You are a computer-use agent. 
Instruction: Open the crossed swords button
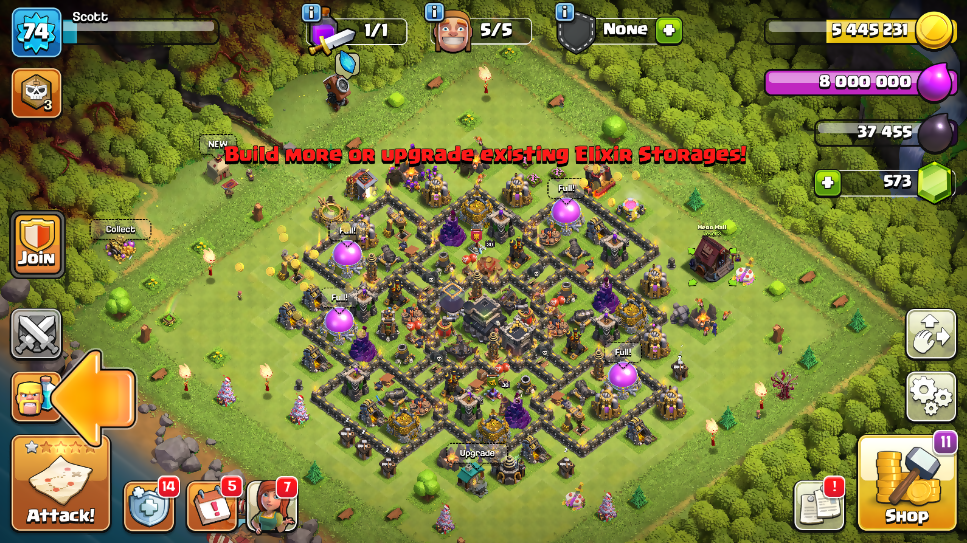(x=36, y=334)
